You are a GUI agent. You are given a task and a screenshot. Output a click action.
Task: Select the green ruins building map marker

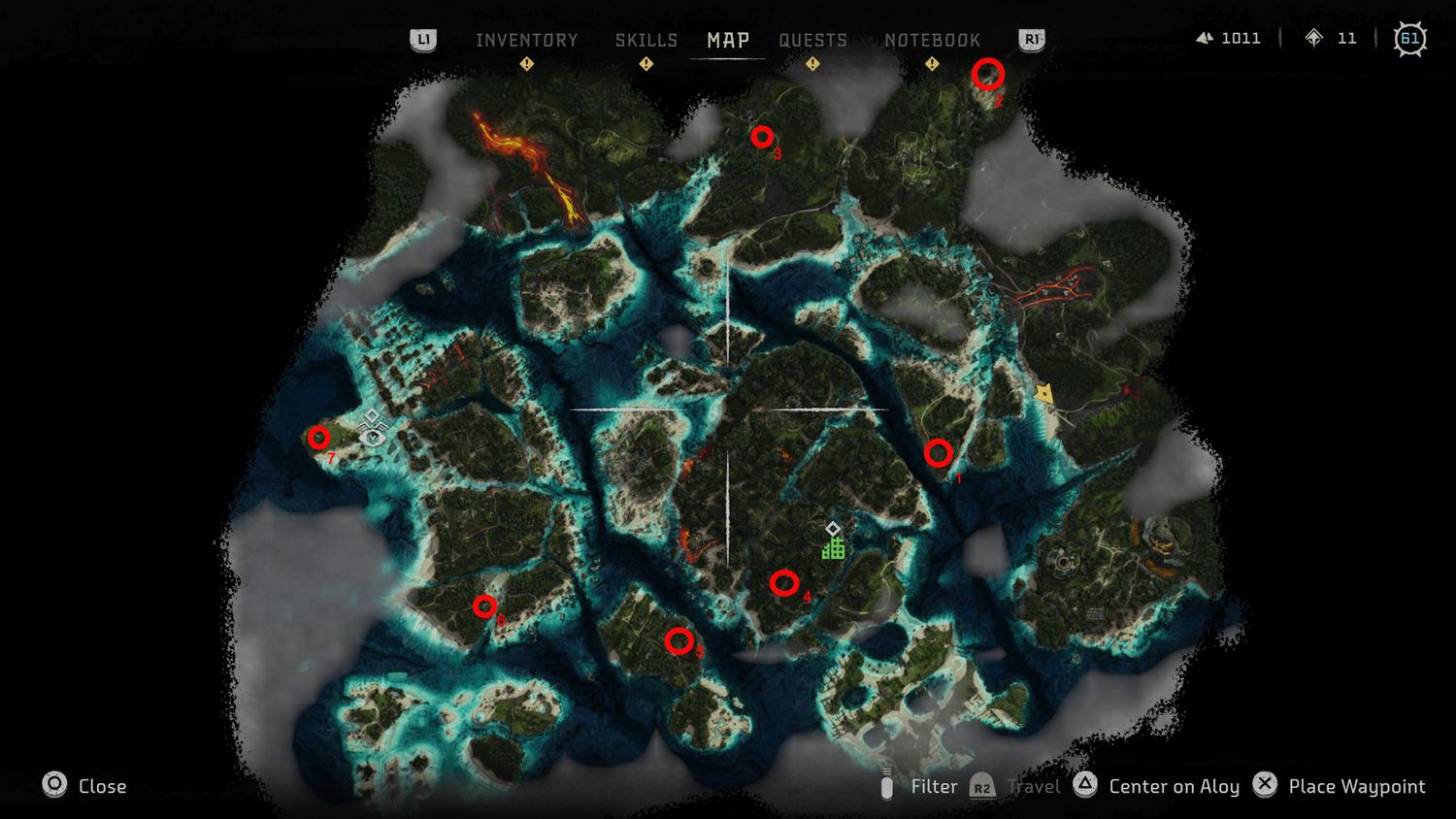(833, 549)
